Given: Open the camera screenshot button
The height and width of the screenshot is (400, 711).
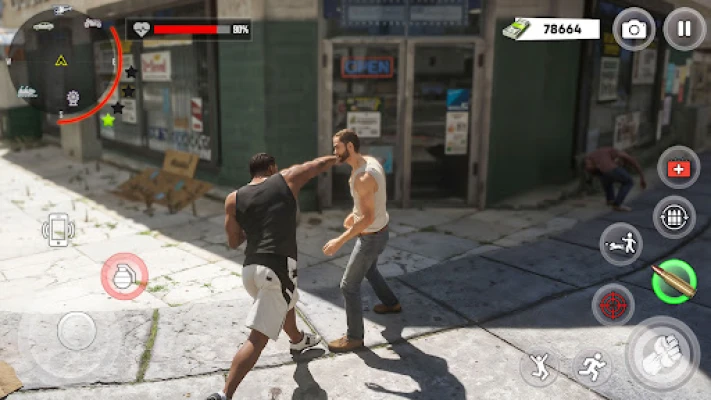Looking at the screenshot, I should pos(633,29).
